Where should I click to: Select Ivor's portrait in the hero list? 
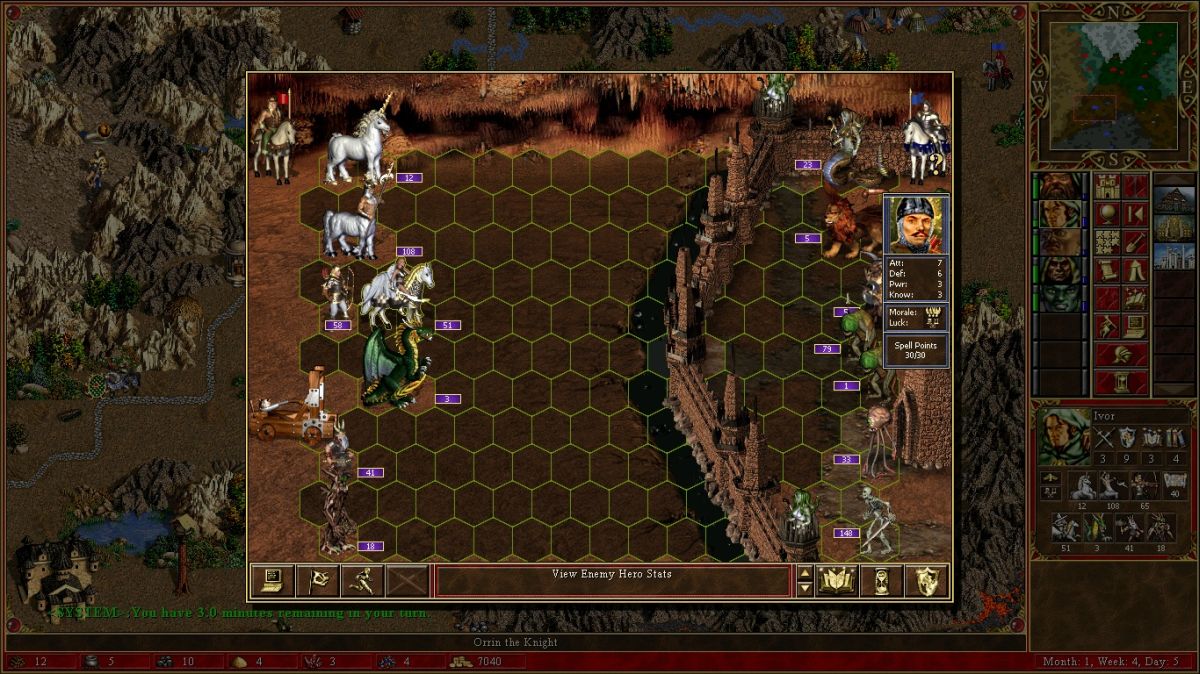(1059, 214)
